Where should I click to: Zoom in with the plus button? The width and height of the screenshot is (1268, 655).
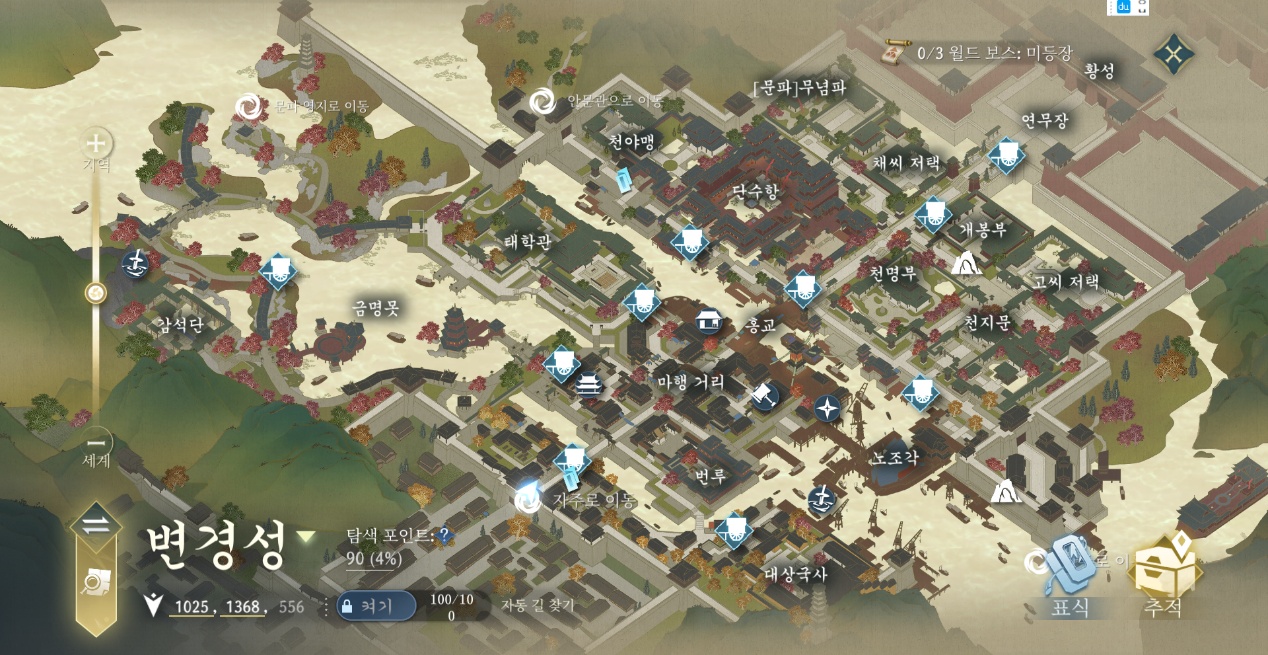click(x=96, y=144)
